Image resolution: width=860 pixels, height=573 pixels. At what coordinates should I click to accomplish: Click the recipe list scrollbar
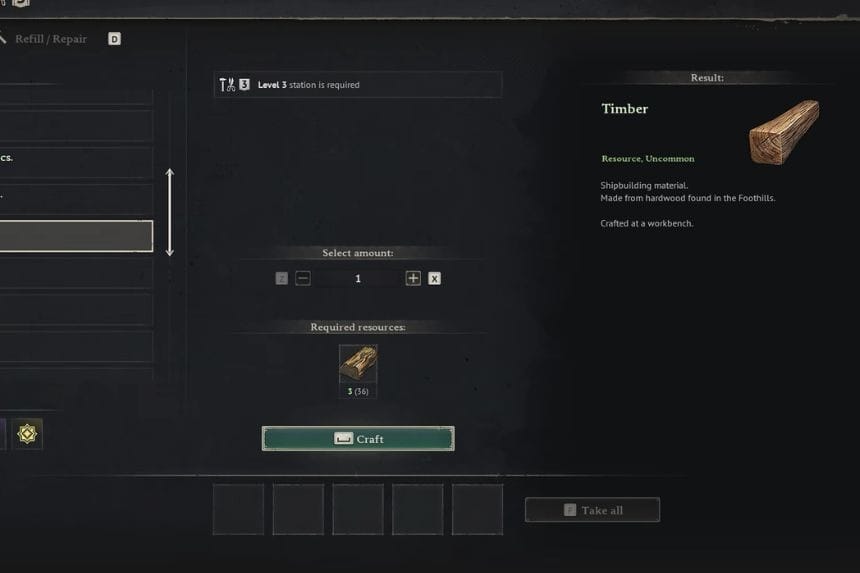click(x=169, y=212)
